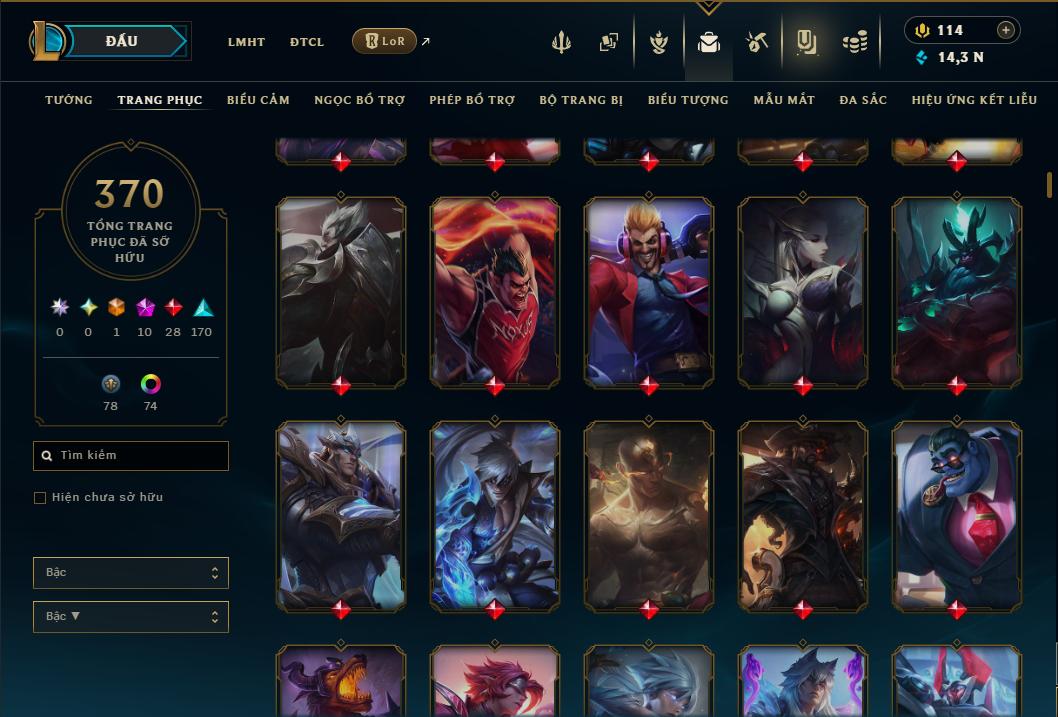Screen dimensions: 1058x717
Task: Open the BIỂU CẢM tab
Action: click(258, 100)
